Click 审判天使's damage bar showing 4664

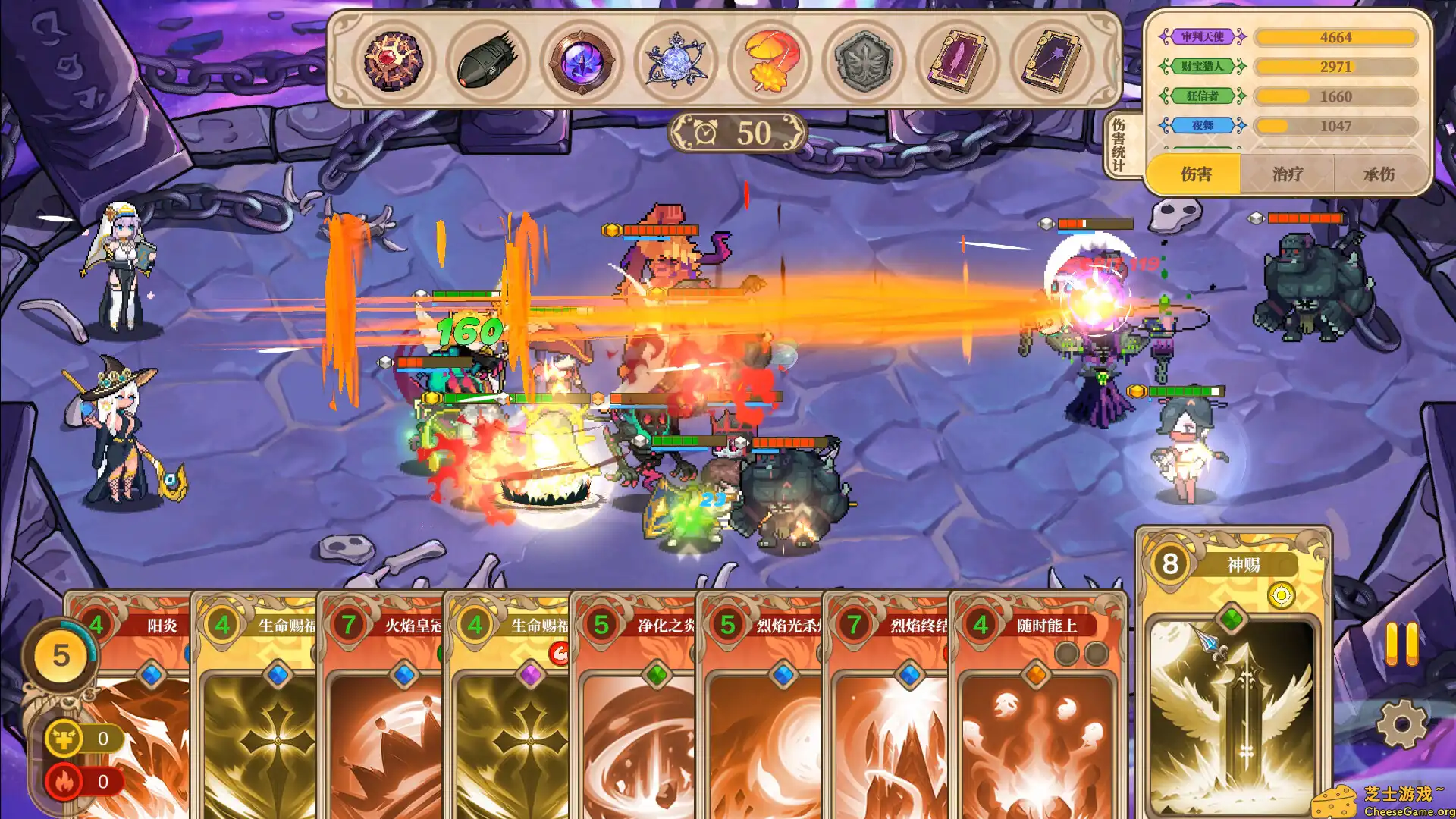1335,36
